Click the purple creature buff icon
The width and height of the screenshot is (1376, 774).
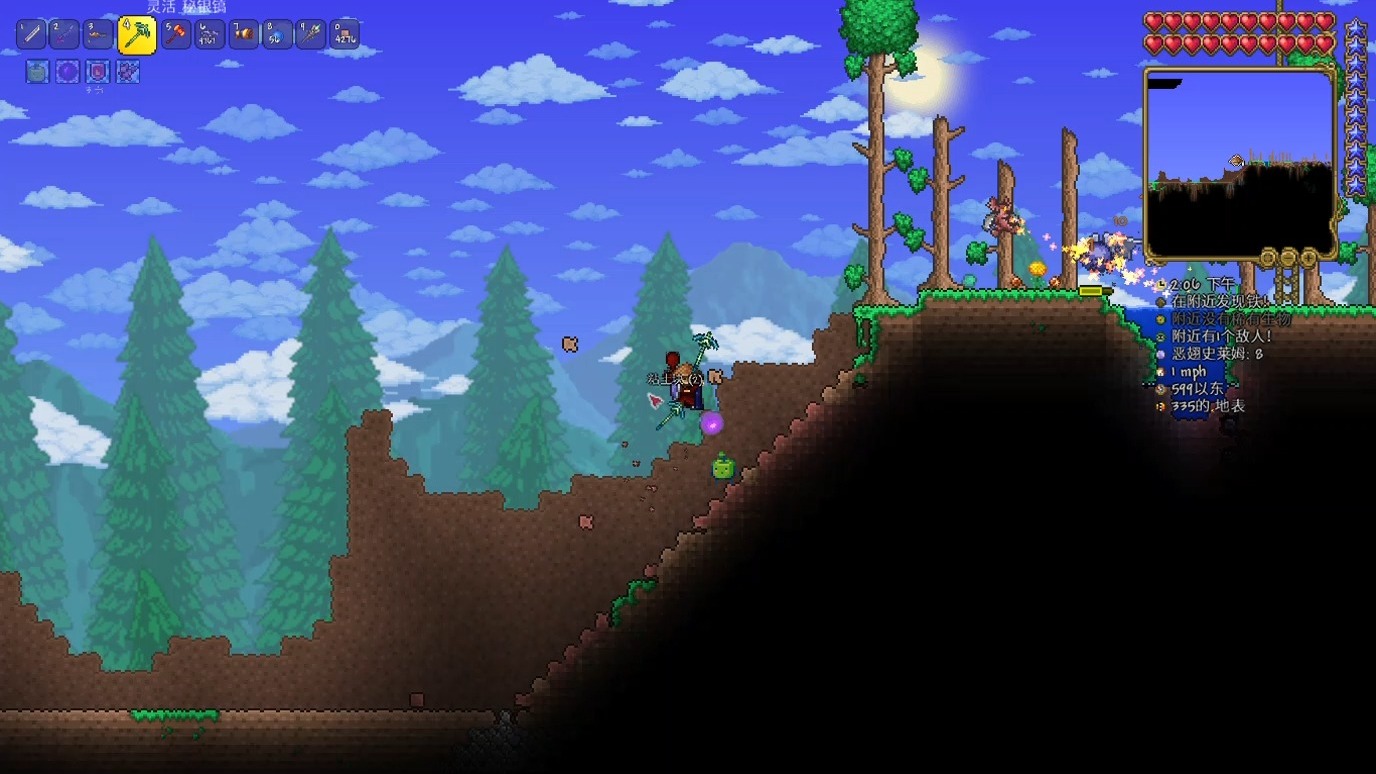pos(127,72)
